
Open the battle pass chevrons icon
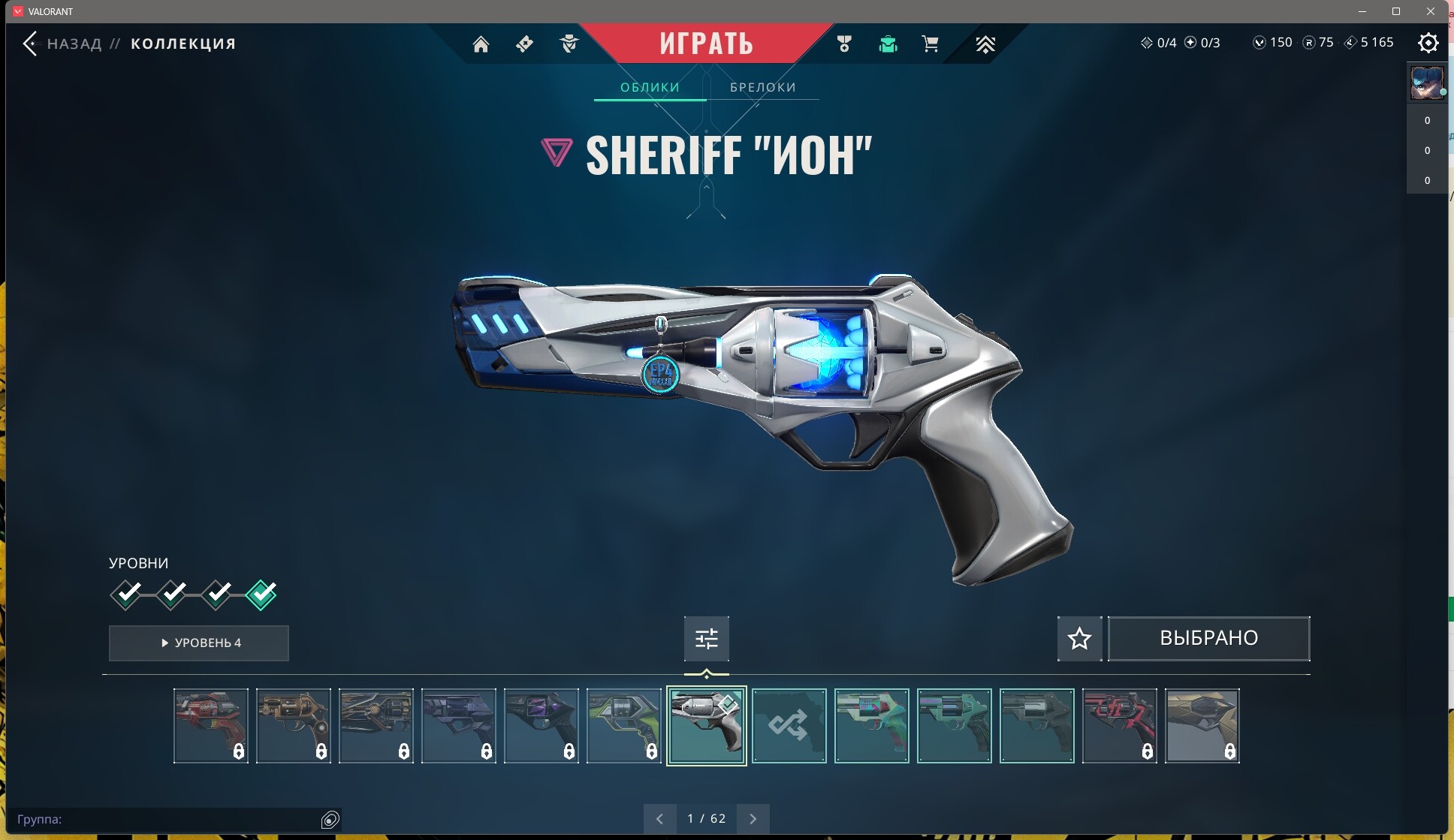click(985, 44)
